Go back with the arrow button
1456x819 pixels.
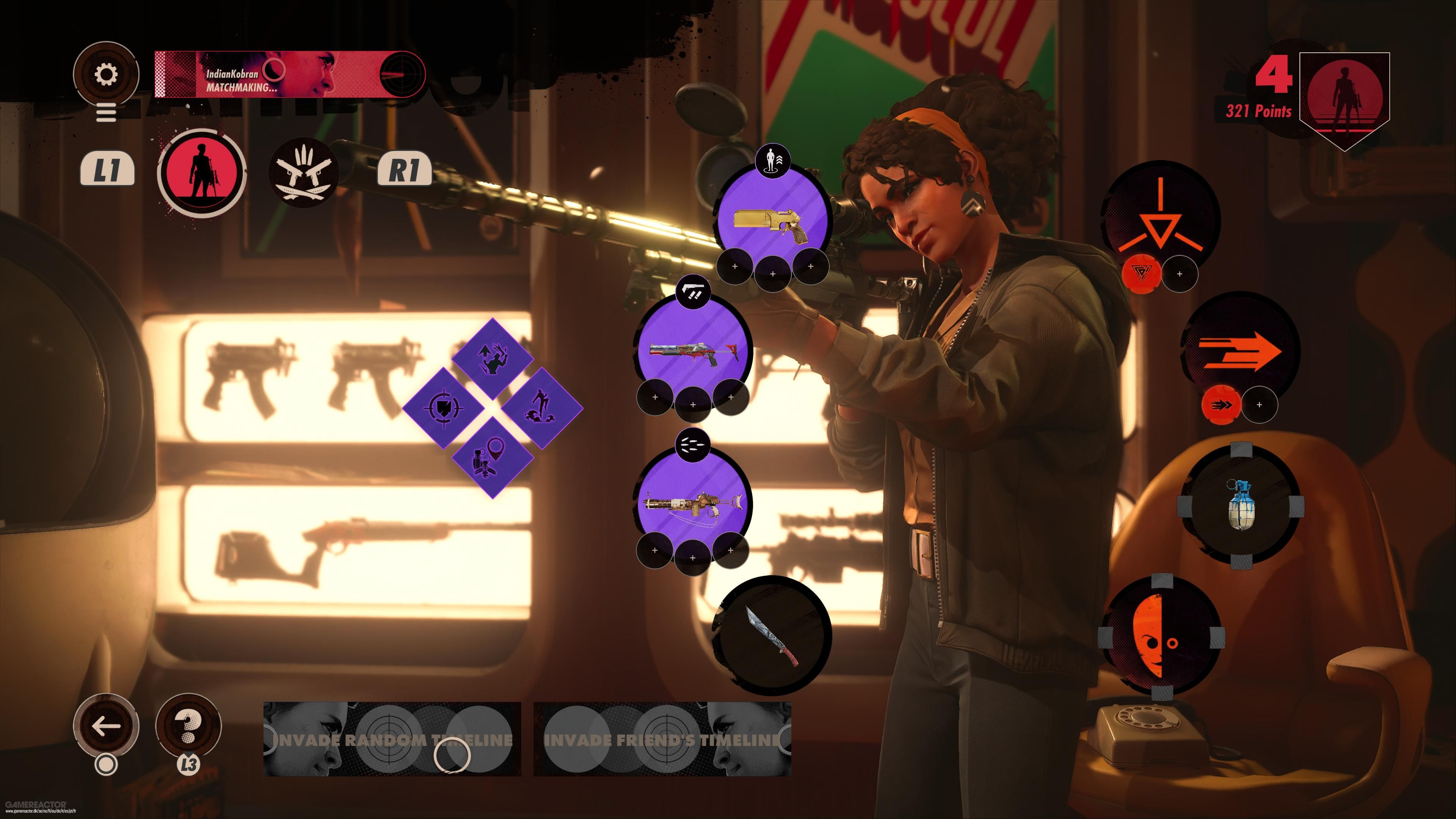click(106, 726)
